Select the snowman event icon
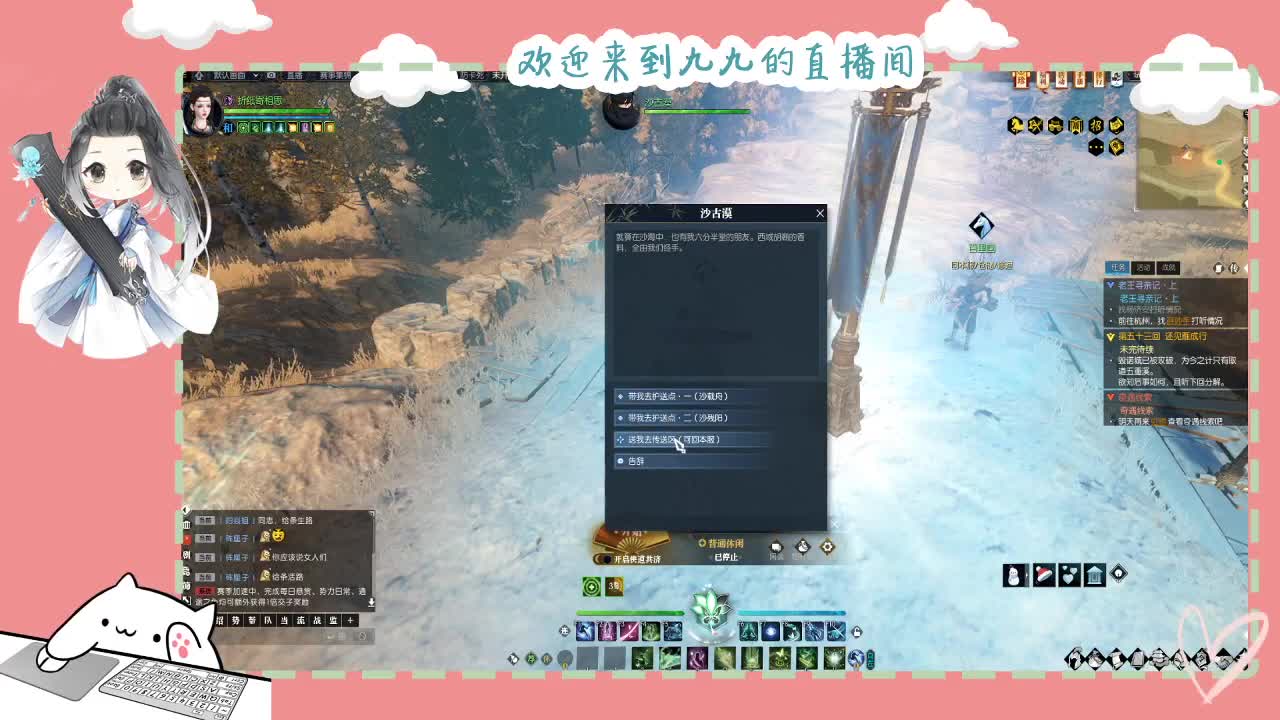Screen dimensions: 1280x720 pyautogui.click(x=1013, y=575)
